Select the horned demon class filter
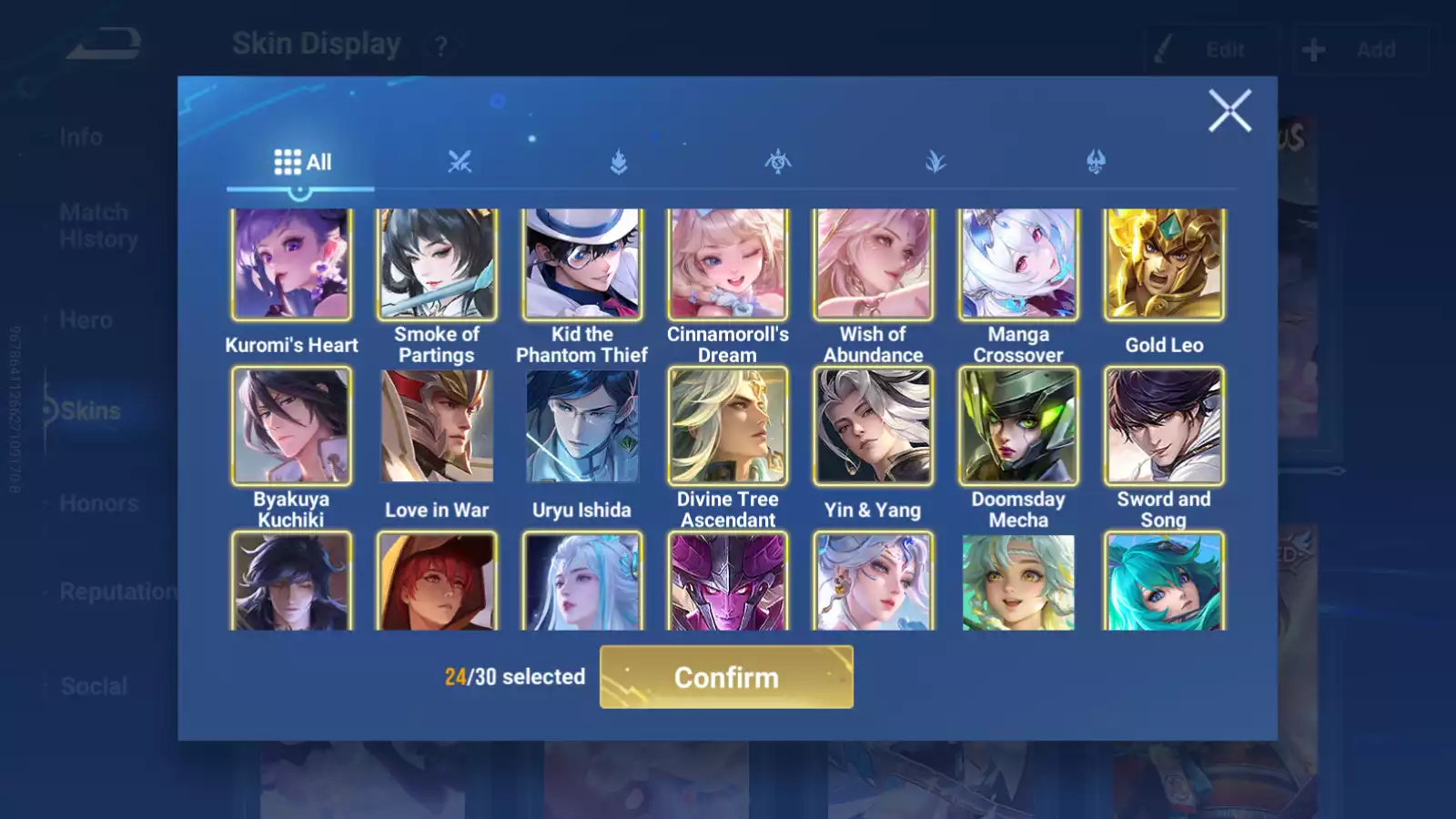The height and width of the screenshot is (819, 1456). pyautogui.click(x=1094, y=162)
